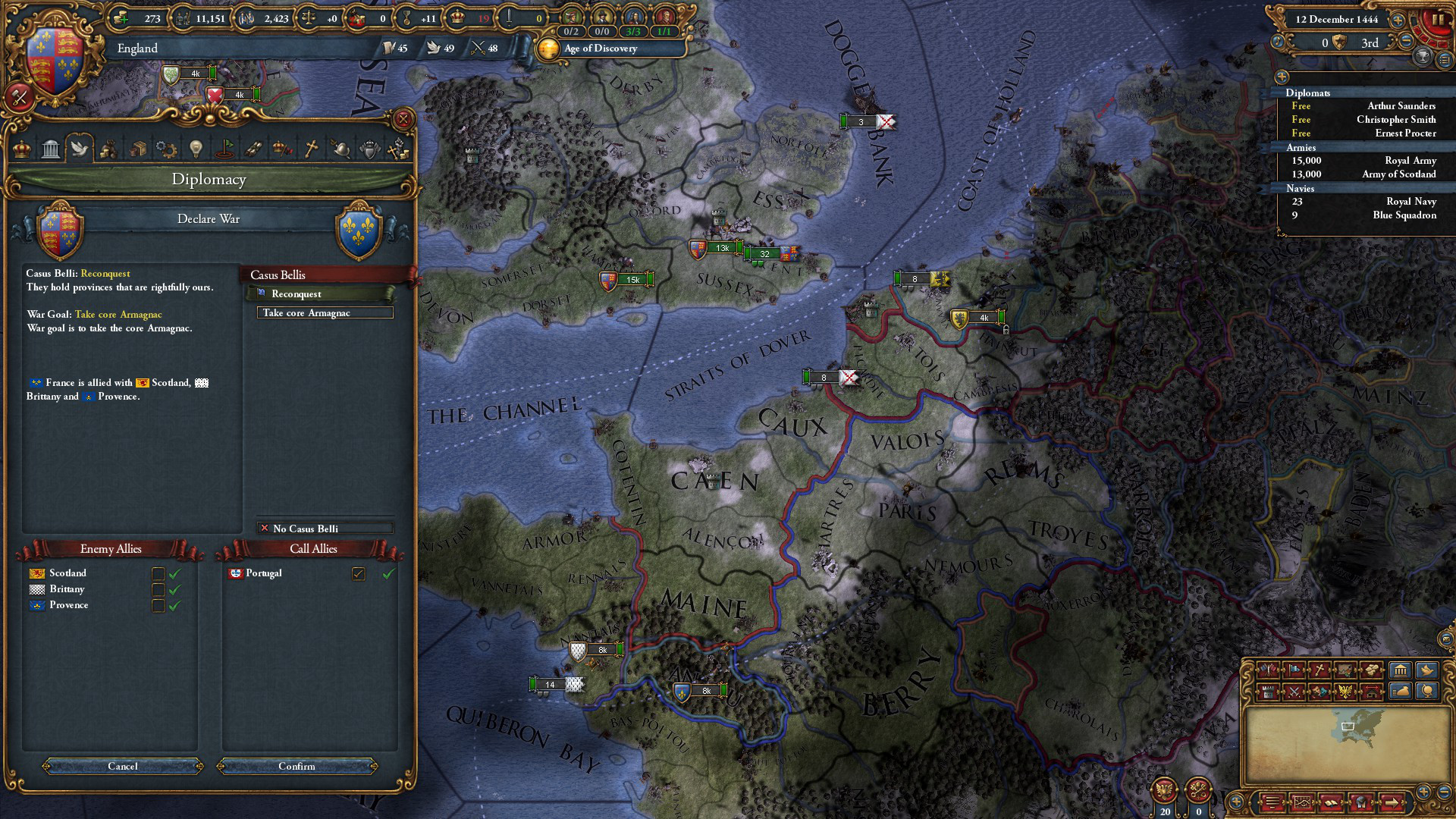This screenshot has height=819, width=1456.
Task: Open the Ideas panel with the lightbulb icon
Action: coord(194,149)
